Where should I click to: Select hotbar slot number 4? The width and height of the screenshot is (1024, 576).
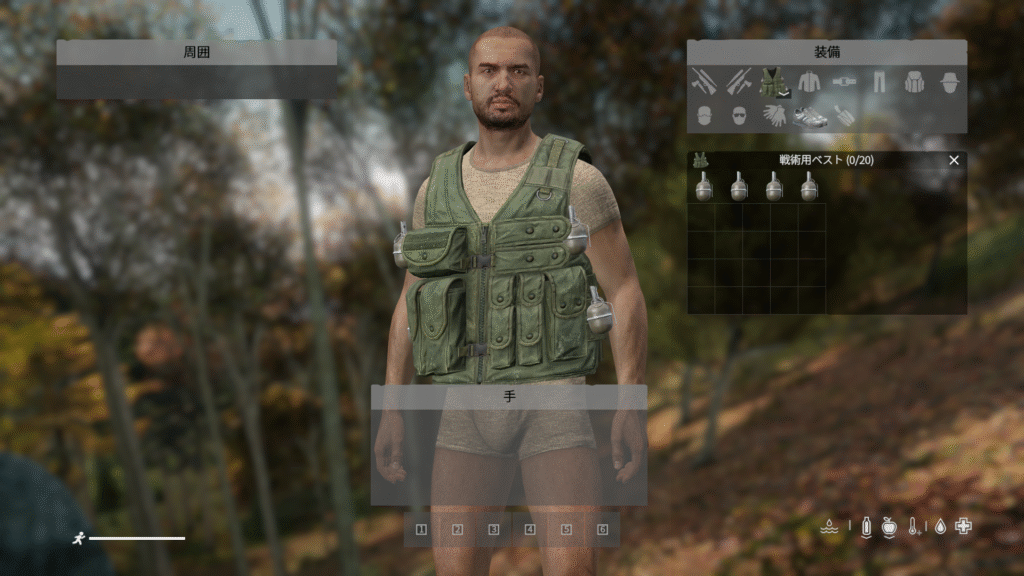(x=530, y=529)
